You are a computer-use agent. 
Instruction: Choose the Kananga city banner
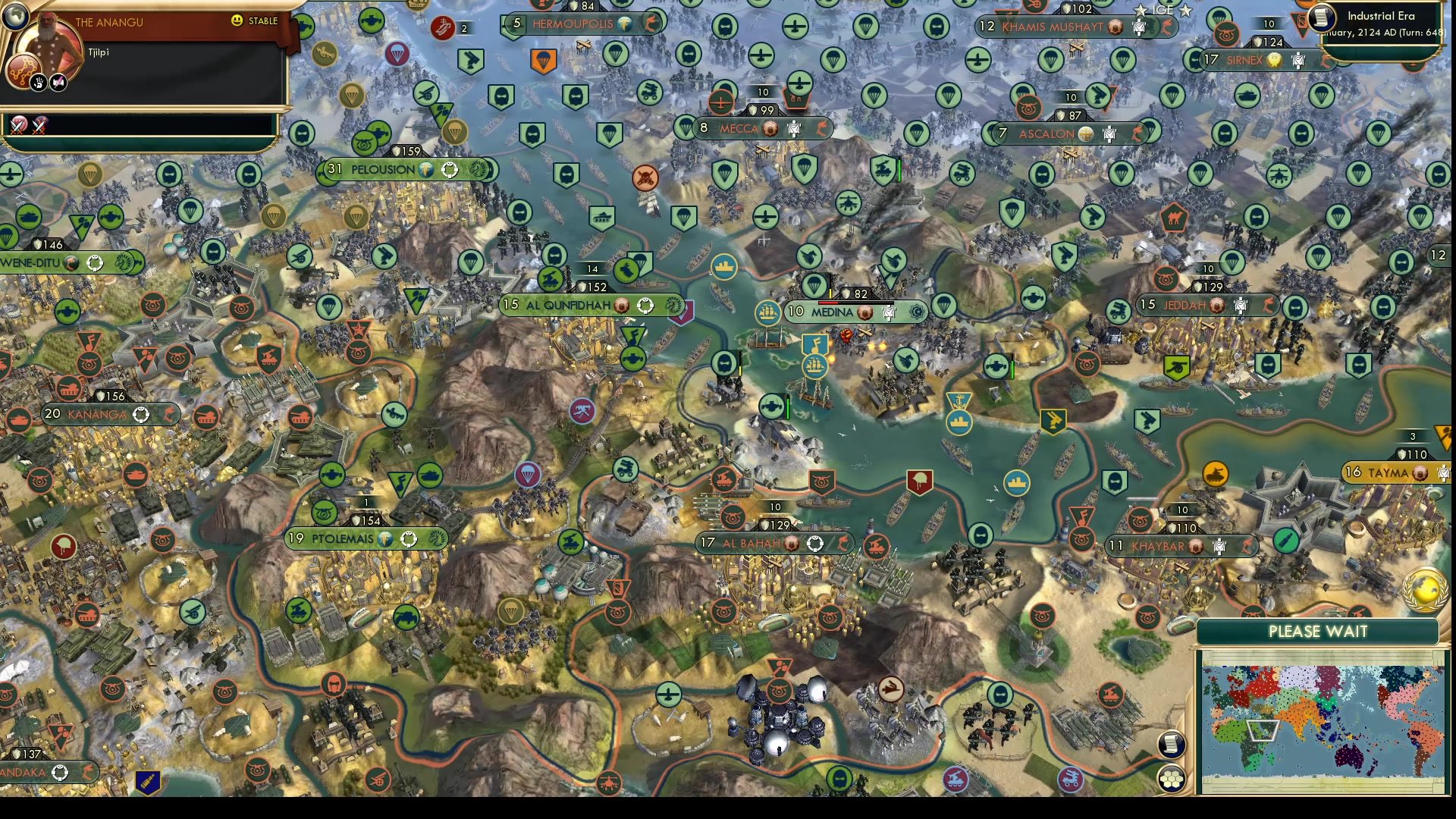tap(99, 414)
